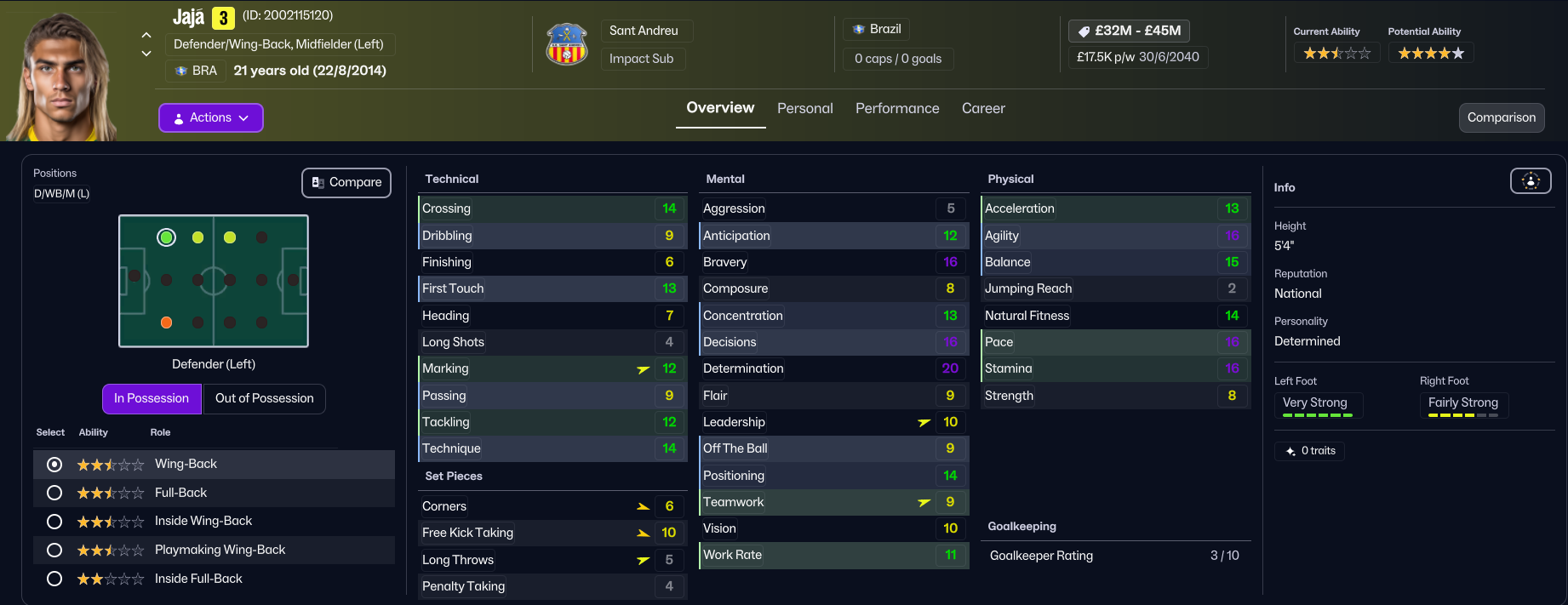The width and height of the screenshot is (1568, 605).
Task: Click the Comparison button
Action: 1501,117
